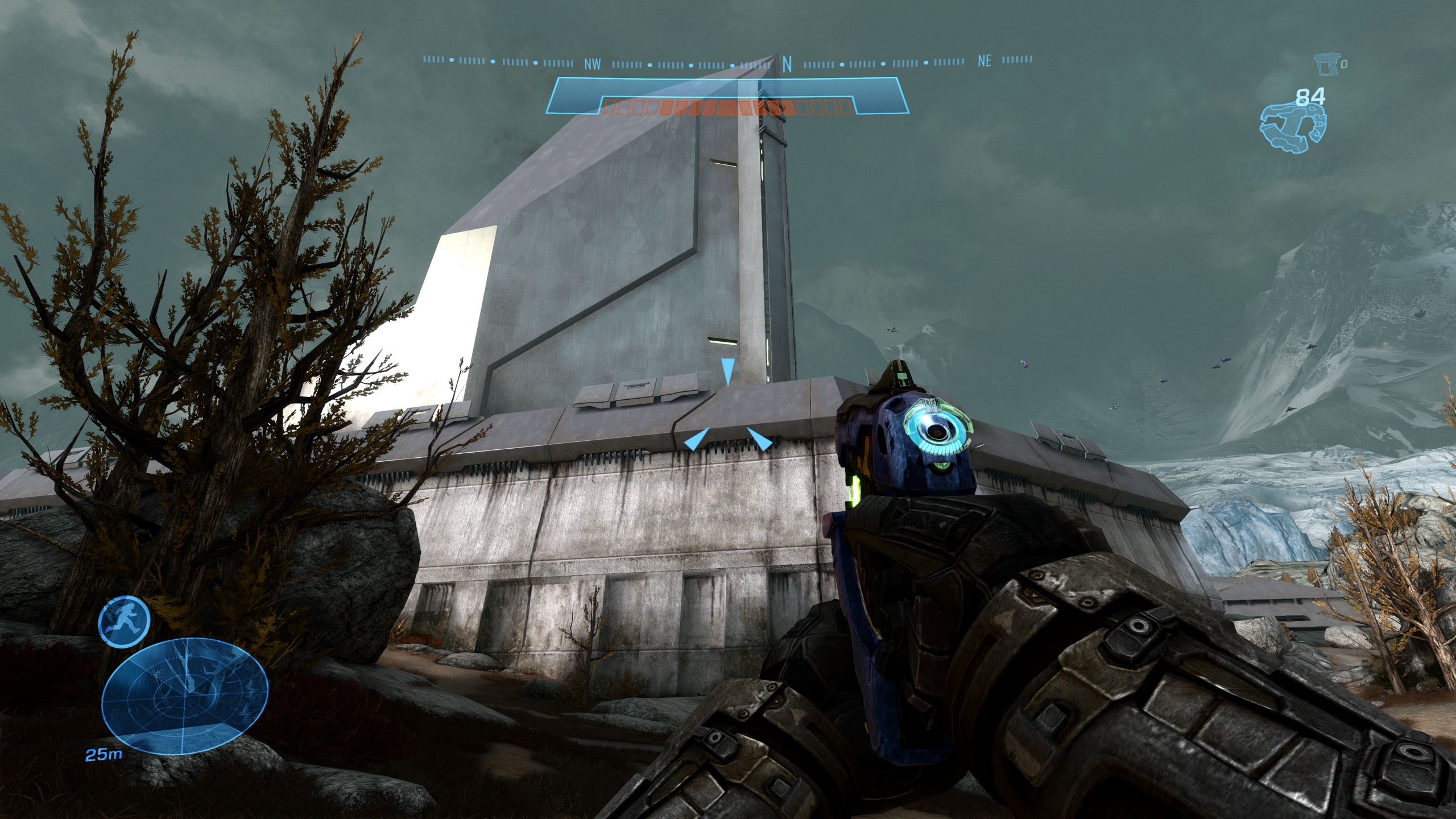The height and width of the screenshot is (819, 1456).
Task: Click the NE marker on the compass
Action: coord(984,61)
